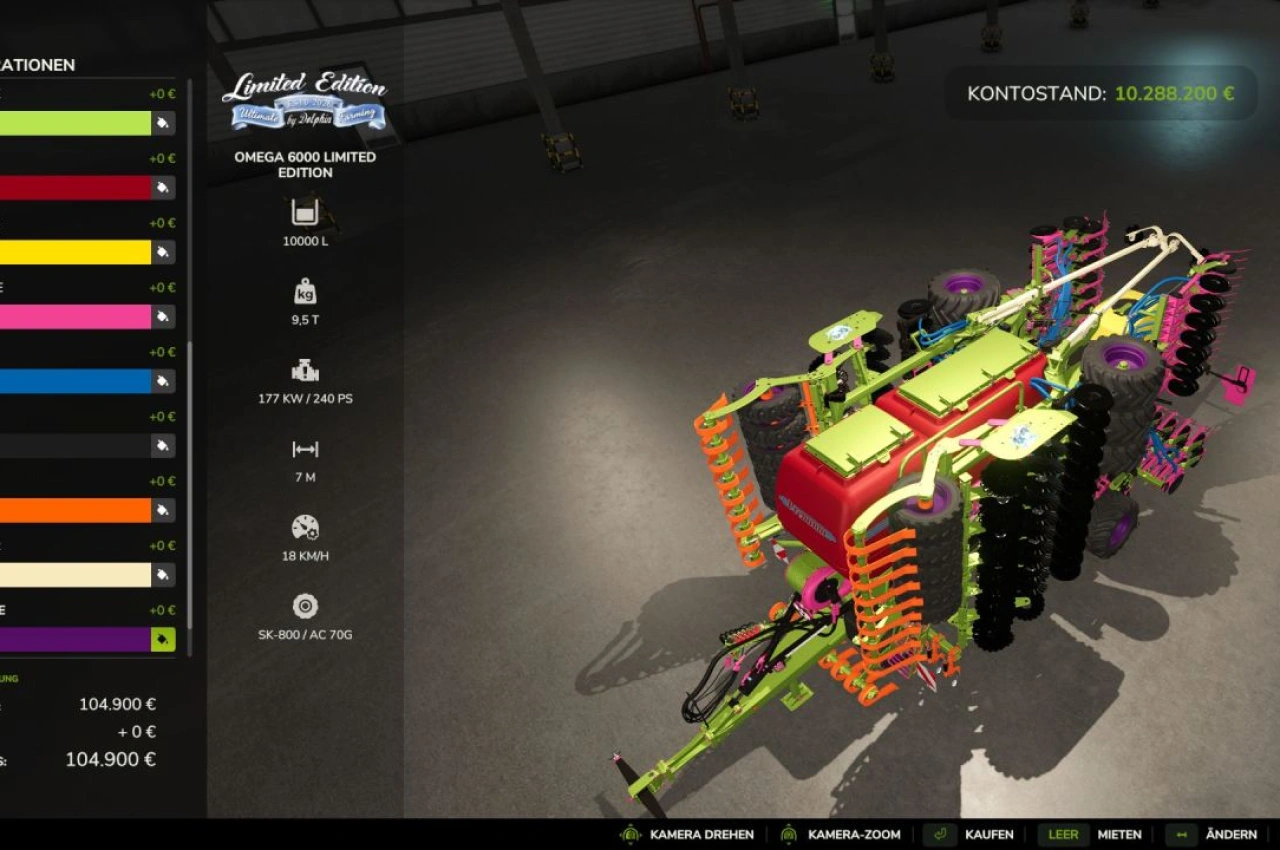Click the Kamera-Zoom bell icon
Viewport: 1280px width, 850px height.
coord(789,834)
